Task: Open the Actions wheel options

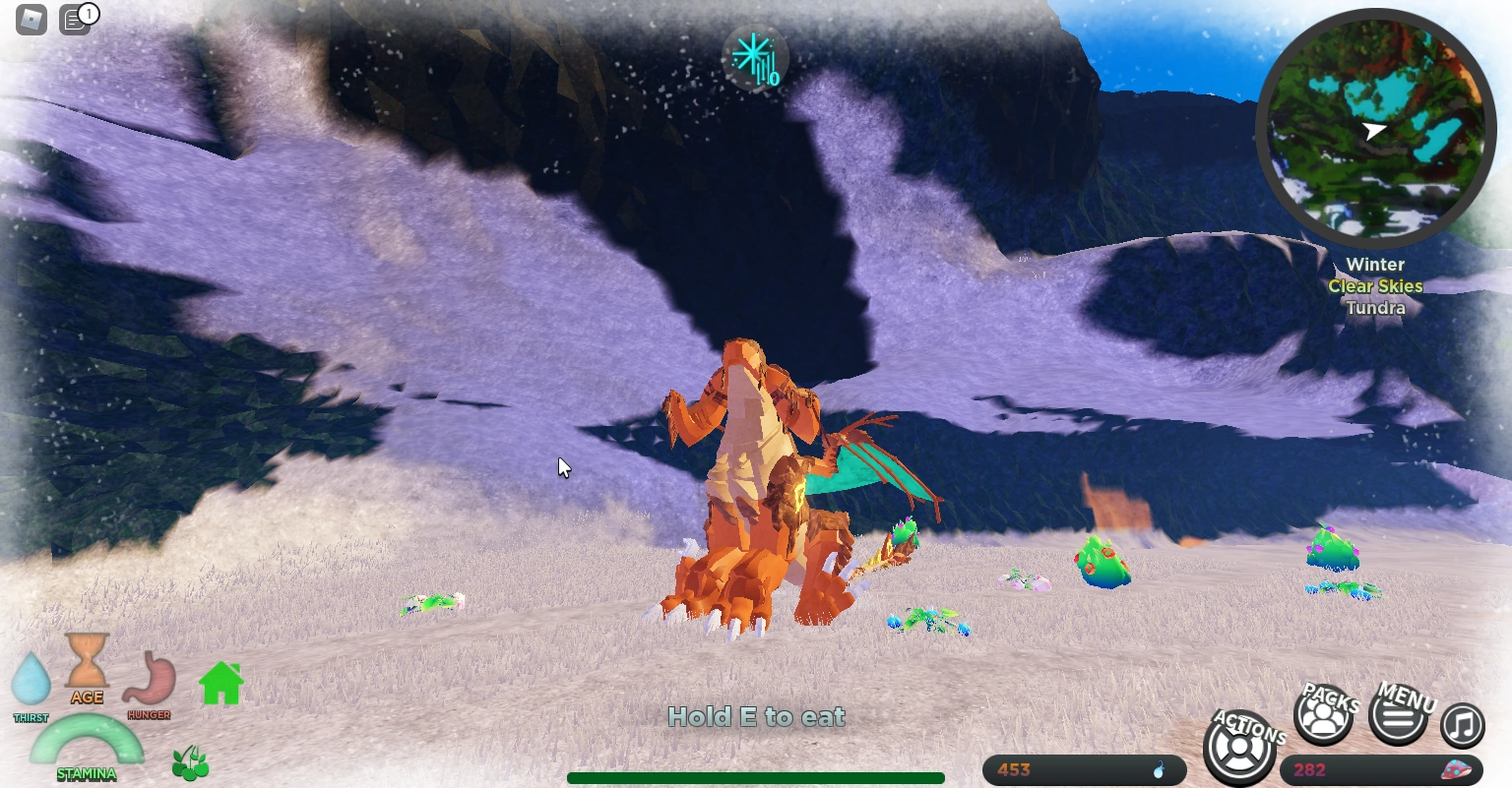Action: (x=1238, y=748)
